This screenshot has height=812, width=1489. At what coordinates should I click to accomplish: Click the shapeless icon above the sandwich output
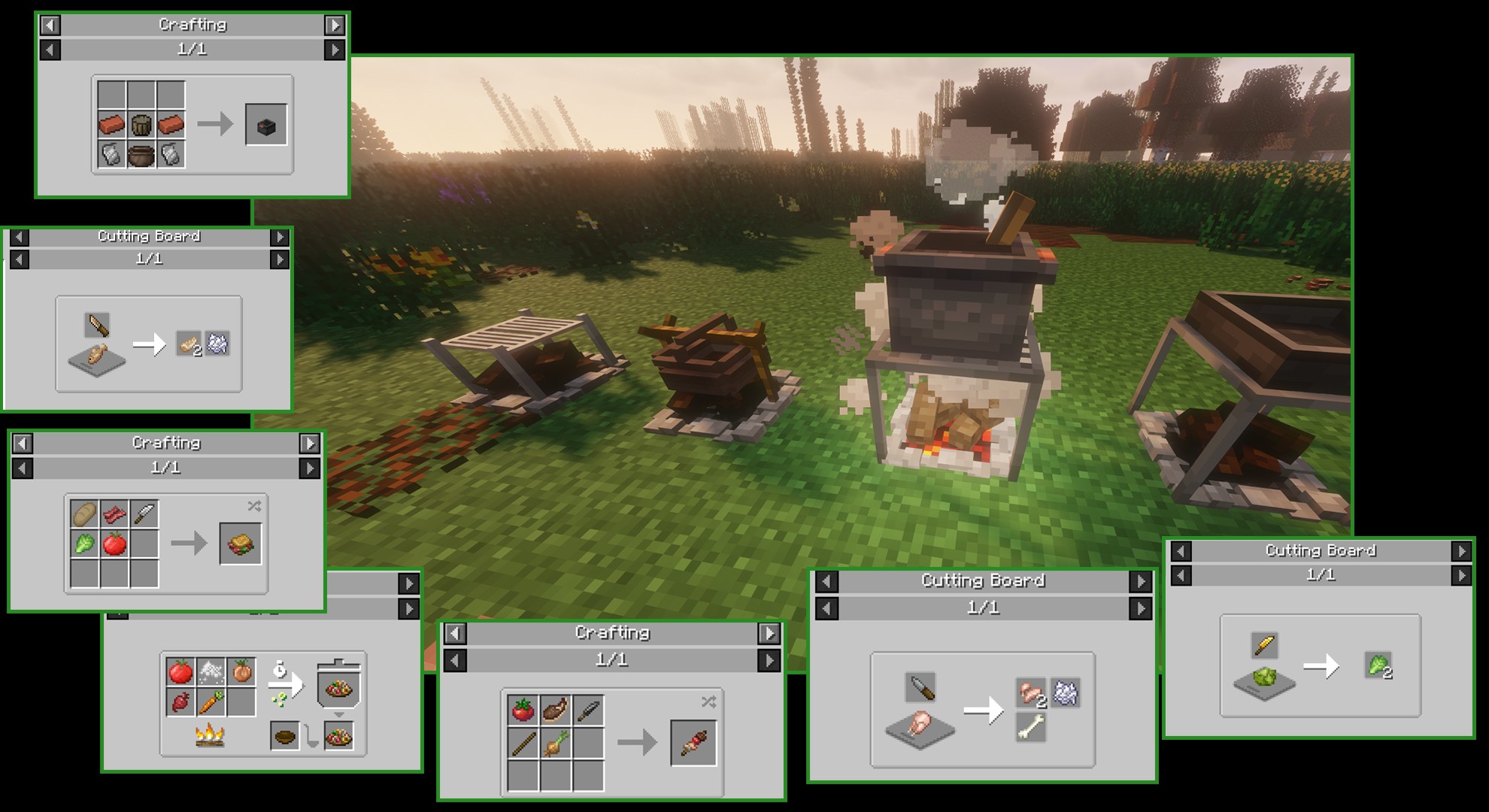pyautogui.click(x=254, y=506)
